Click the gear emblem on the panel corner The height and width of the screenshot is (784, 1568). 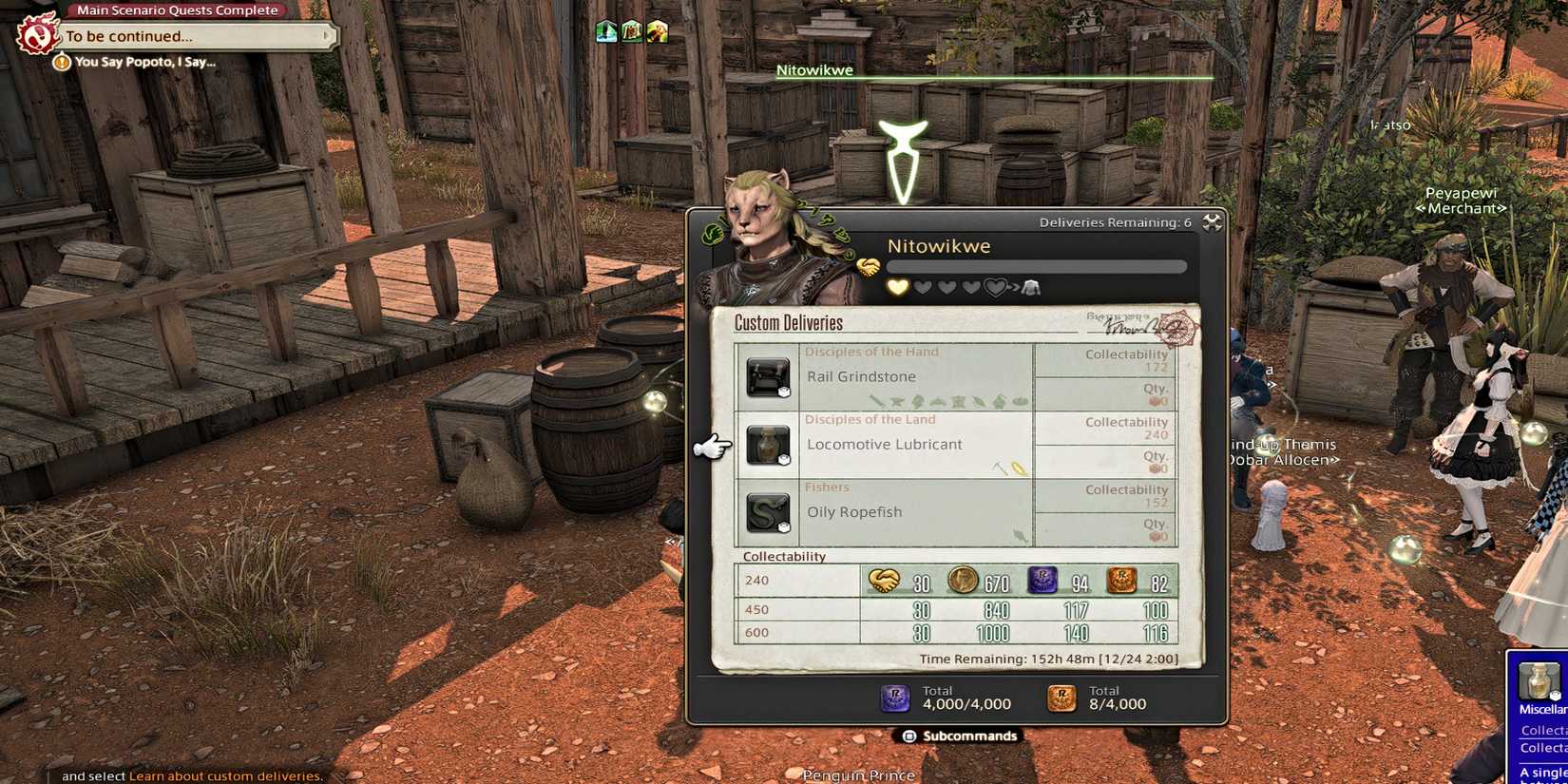point(1212,220)
